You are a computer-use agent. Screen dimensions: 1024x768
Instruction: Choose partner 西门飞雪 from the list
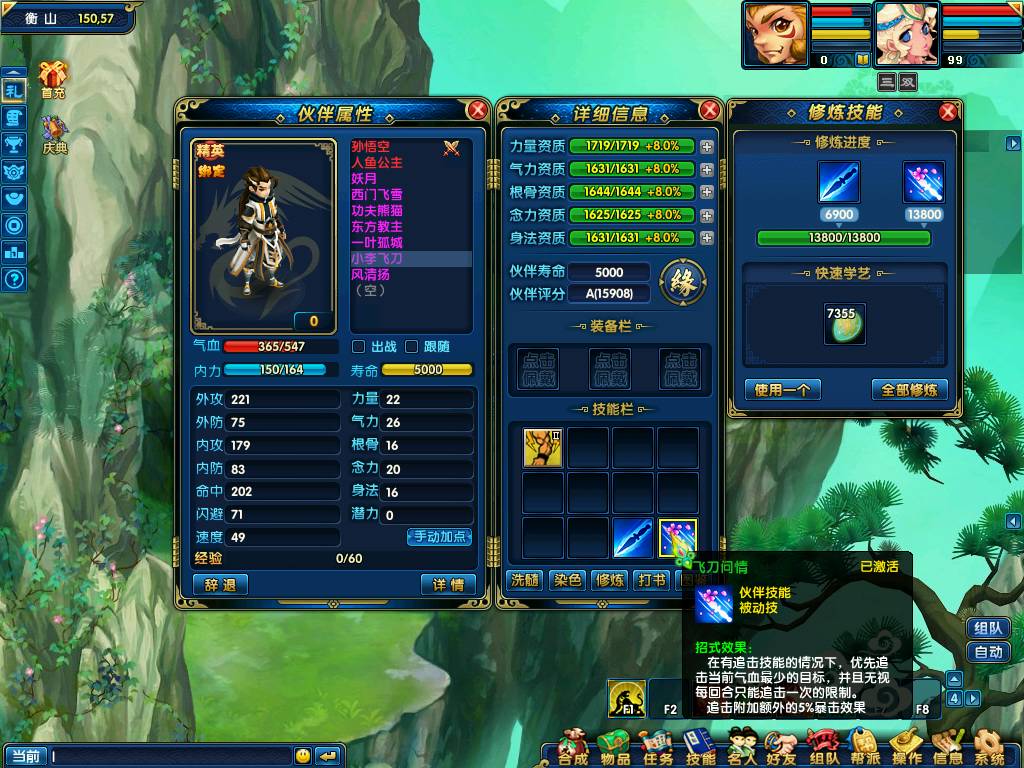point(377,194)
